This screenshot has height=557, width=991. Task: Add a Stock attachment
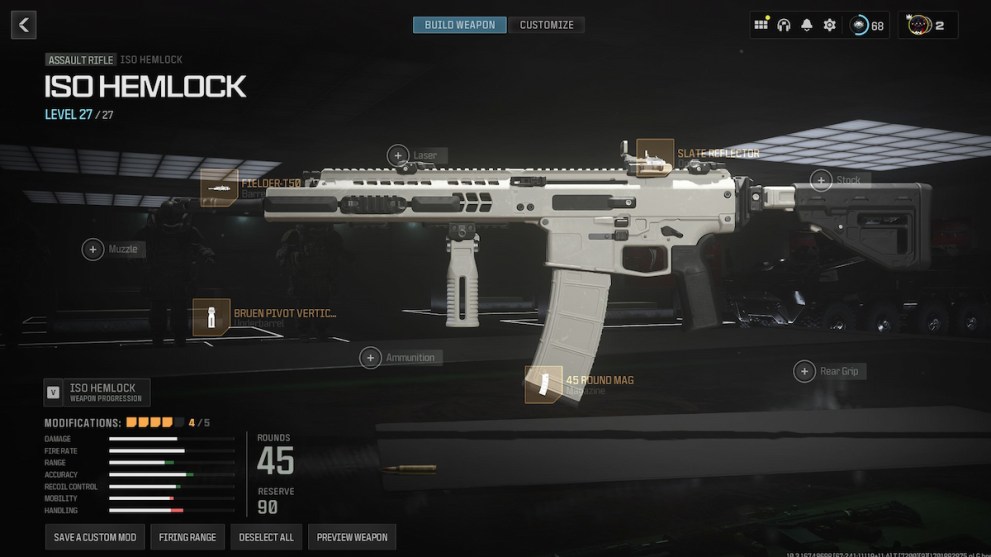click(x=821, y=181)
